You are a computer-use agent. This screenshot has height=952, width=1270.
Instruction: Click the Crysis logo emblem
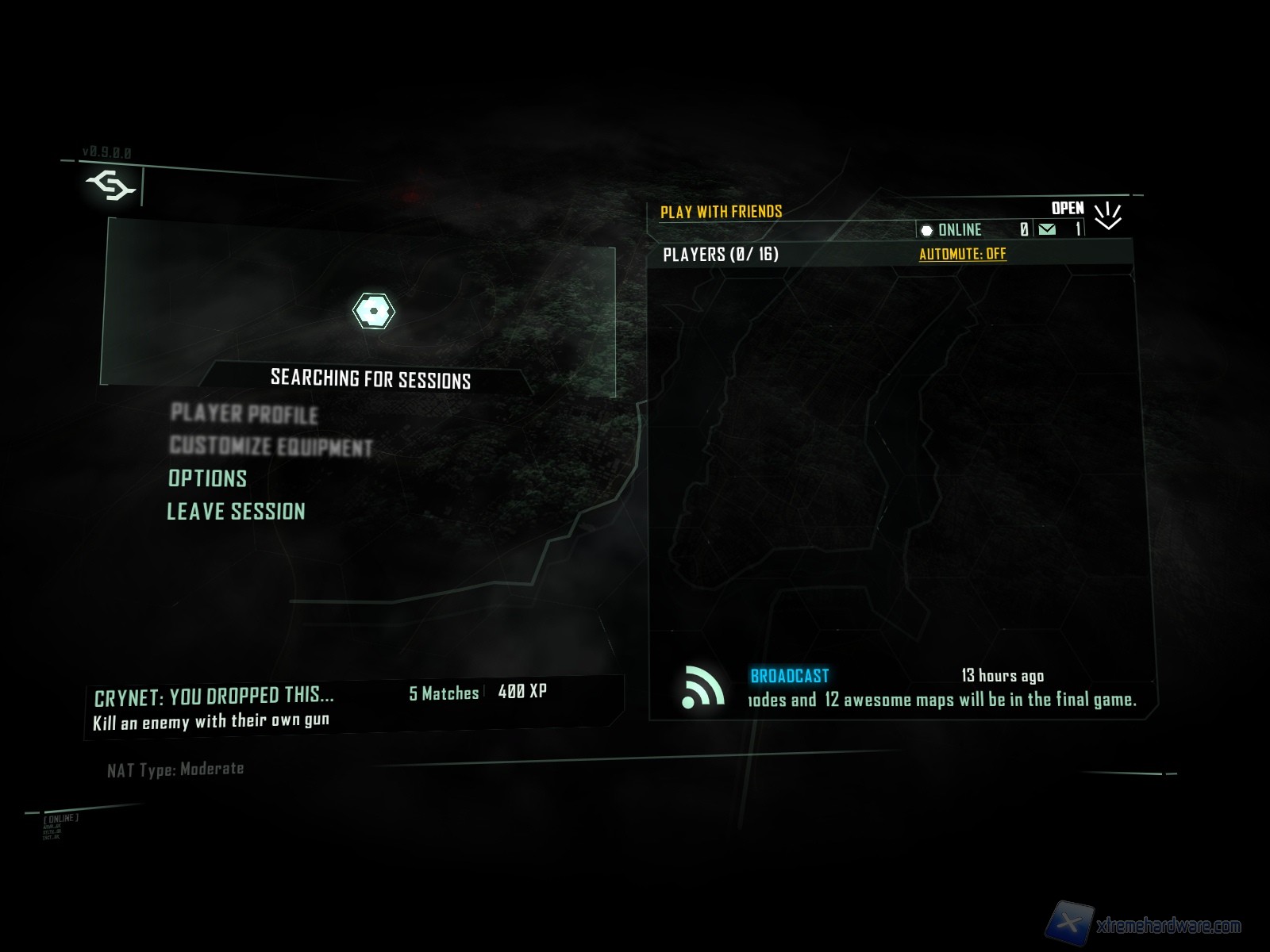(x=110, y=186)
